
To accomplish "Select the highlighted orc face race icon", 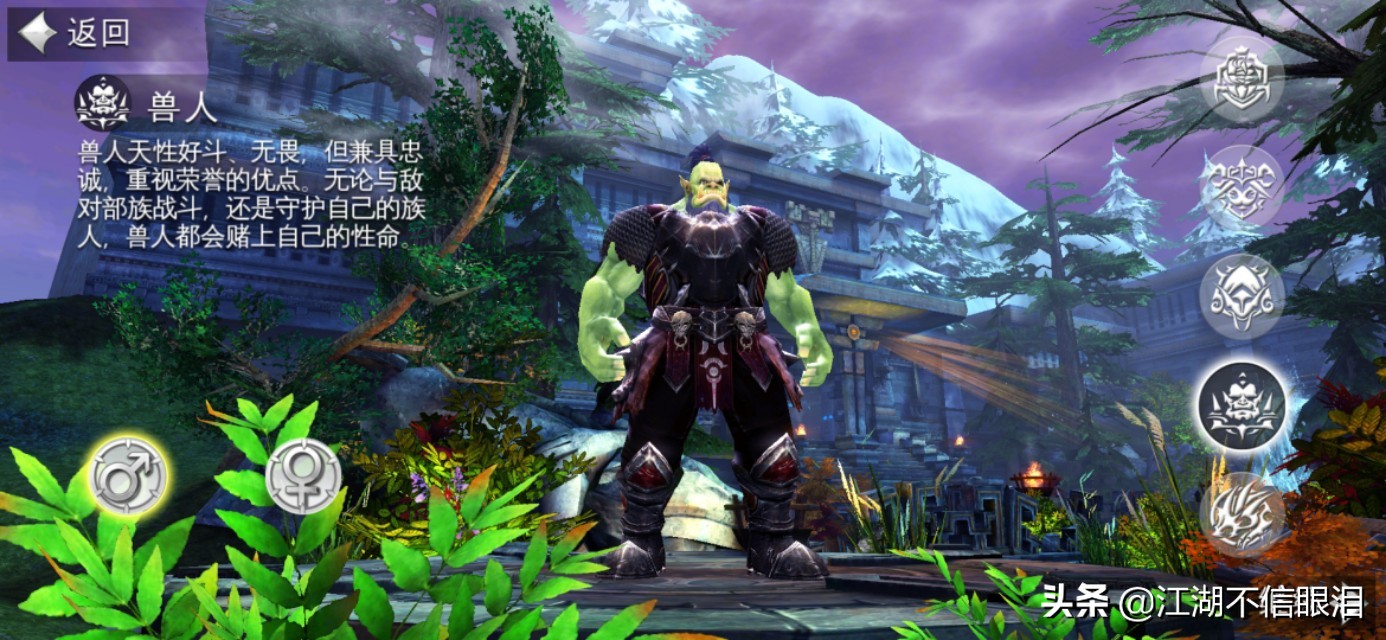I will (x=1241, y=405).
